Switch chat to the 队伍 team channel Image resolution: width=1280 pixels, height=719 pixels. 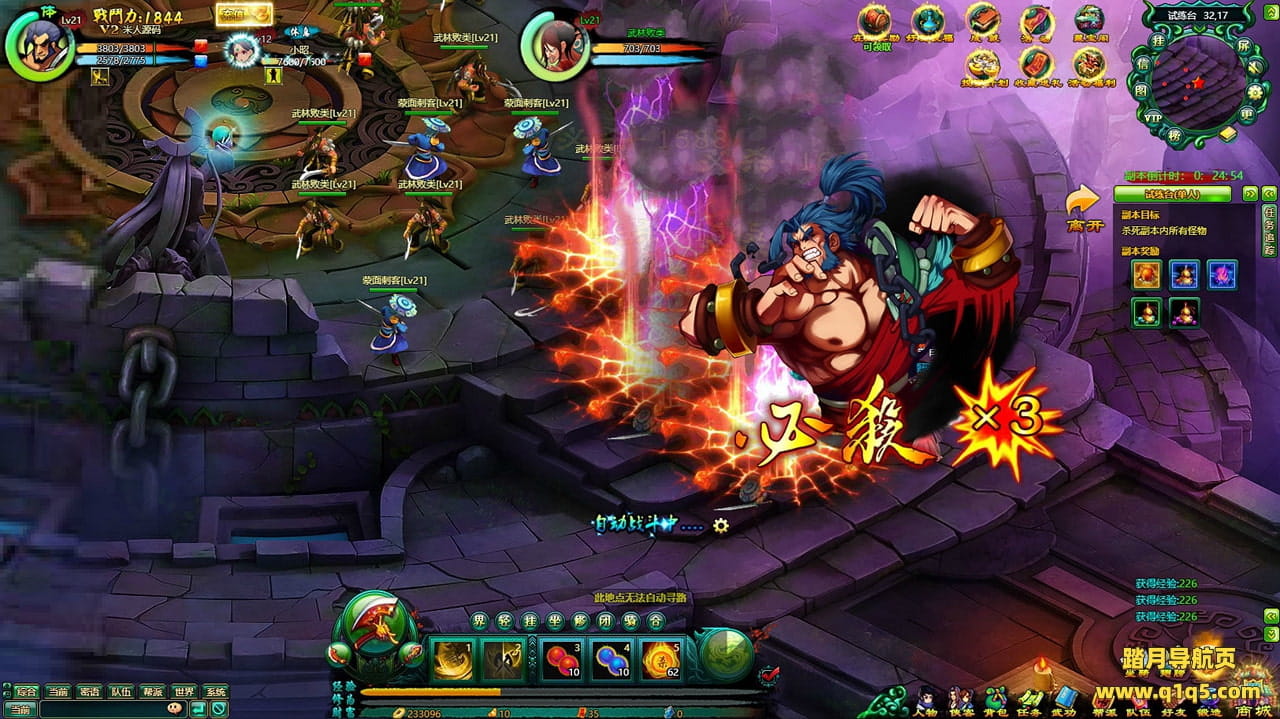click(120, 691)
